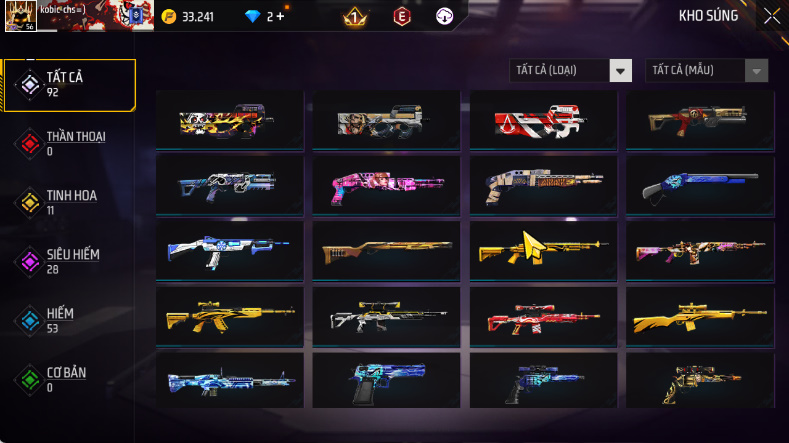Open the Hiếm rarity tab
Image resolution: width=789 pixels, height=443 pixels.
69,320
